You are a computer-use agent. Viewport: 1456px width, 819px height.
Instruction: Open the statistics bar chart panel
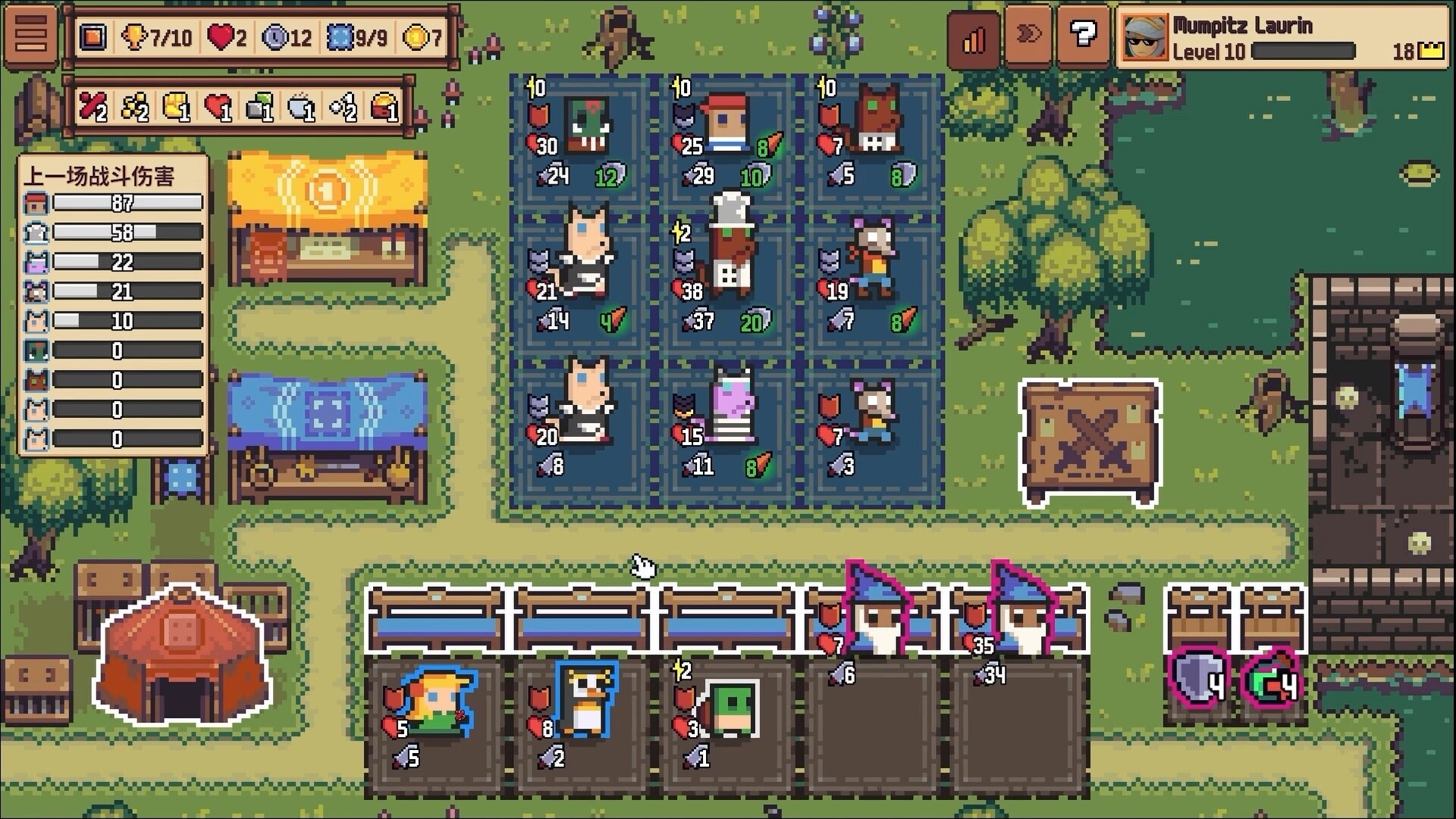coord(973,36)
